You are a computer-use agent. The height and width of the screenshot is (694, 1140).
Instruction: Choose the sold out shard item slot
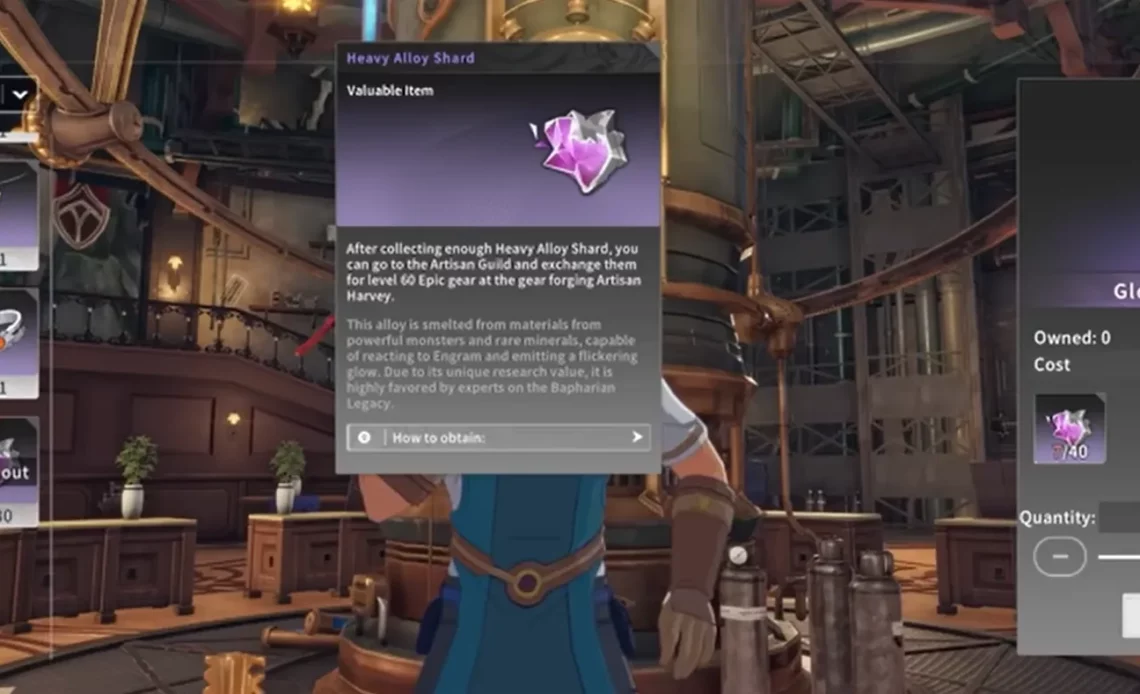pyautogui.click(x=18, y=470)
